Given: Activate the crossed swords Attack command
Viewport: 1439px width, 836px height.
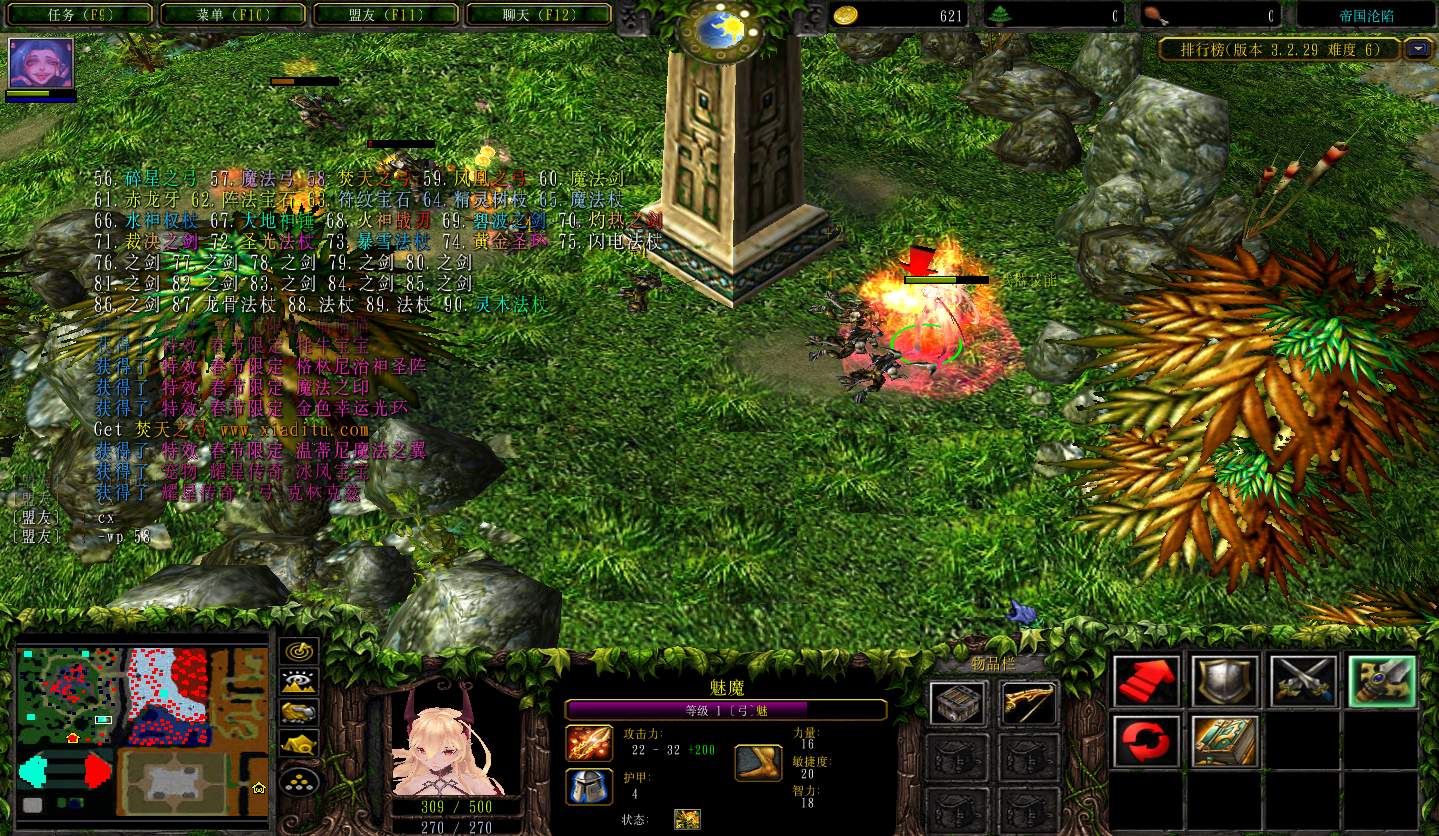Looking at the screenshot, I should (x=1302, y=682).
